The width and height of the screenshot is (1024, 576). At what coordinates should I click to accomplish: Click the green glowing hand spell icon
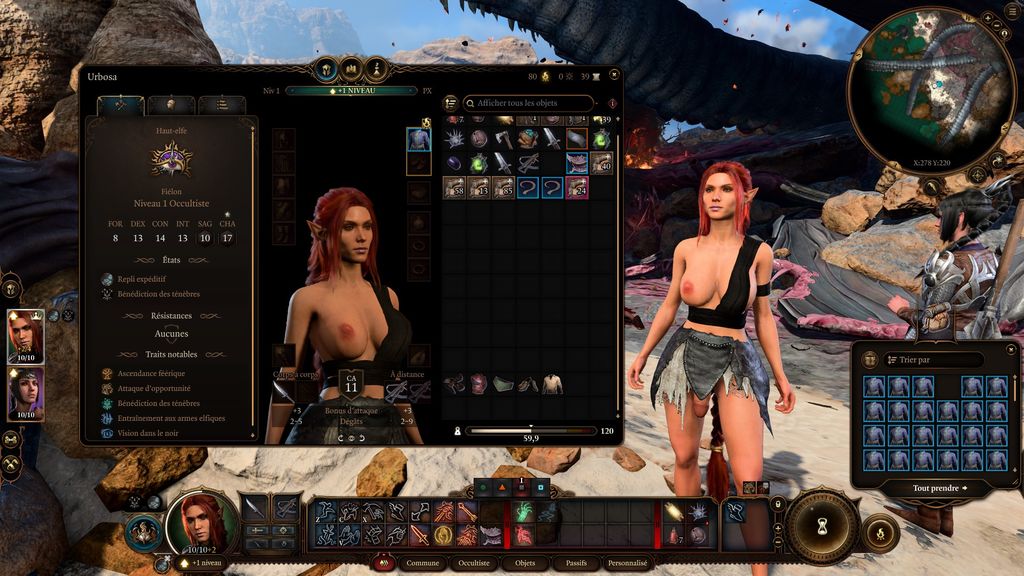point(523,512)
